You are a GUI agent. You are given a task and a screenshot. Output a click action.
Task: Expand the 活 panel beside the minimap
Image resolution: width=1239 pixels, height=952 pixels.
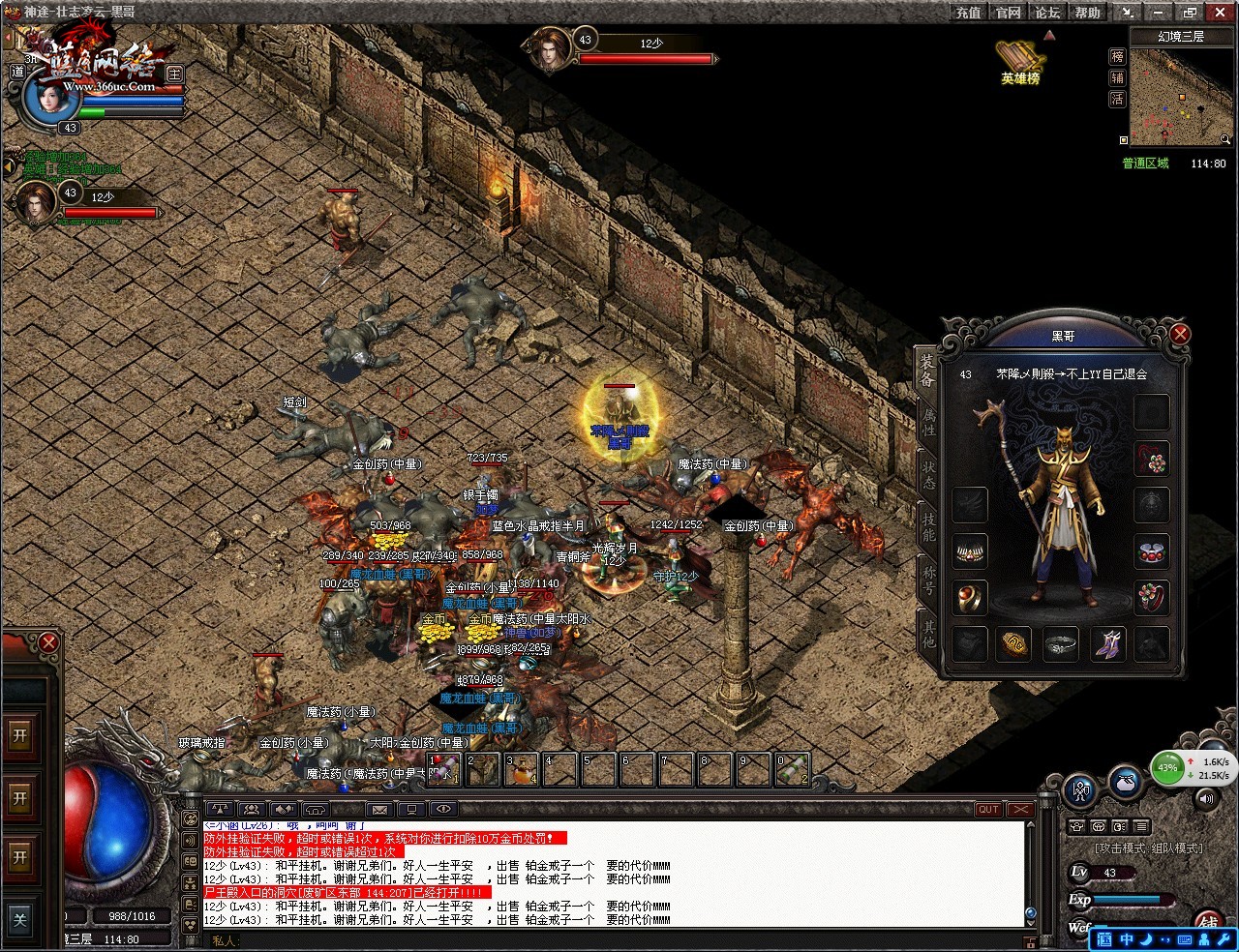1117,99
